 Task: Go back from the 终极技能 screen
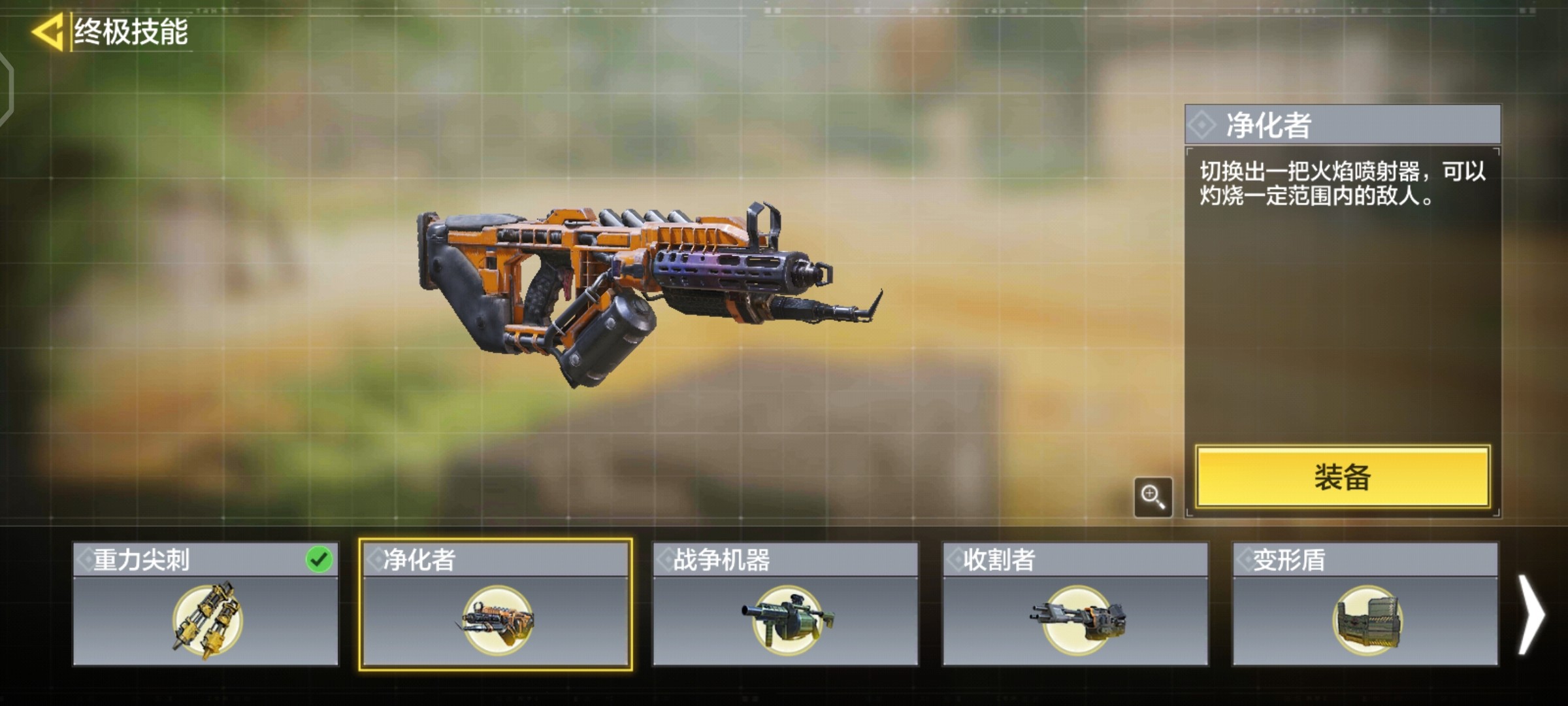point(47,31)
